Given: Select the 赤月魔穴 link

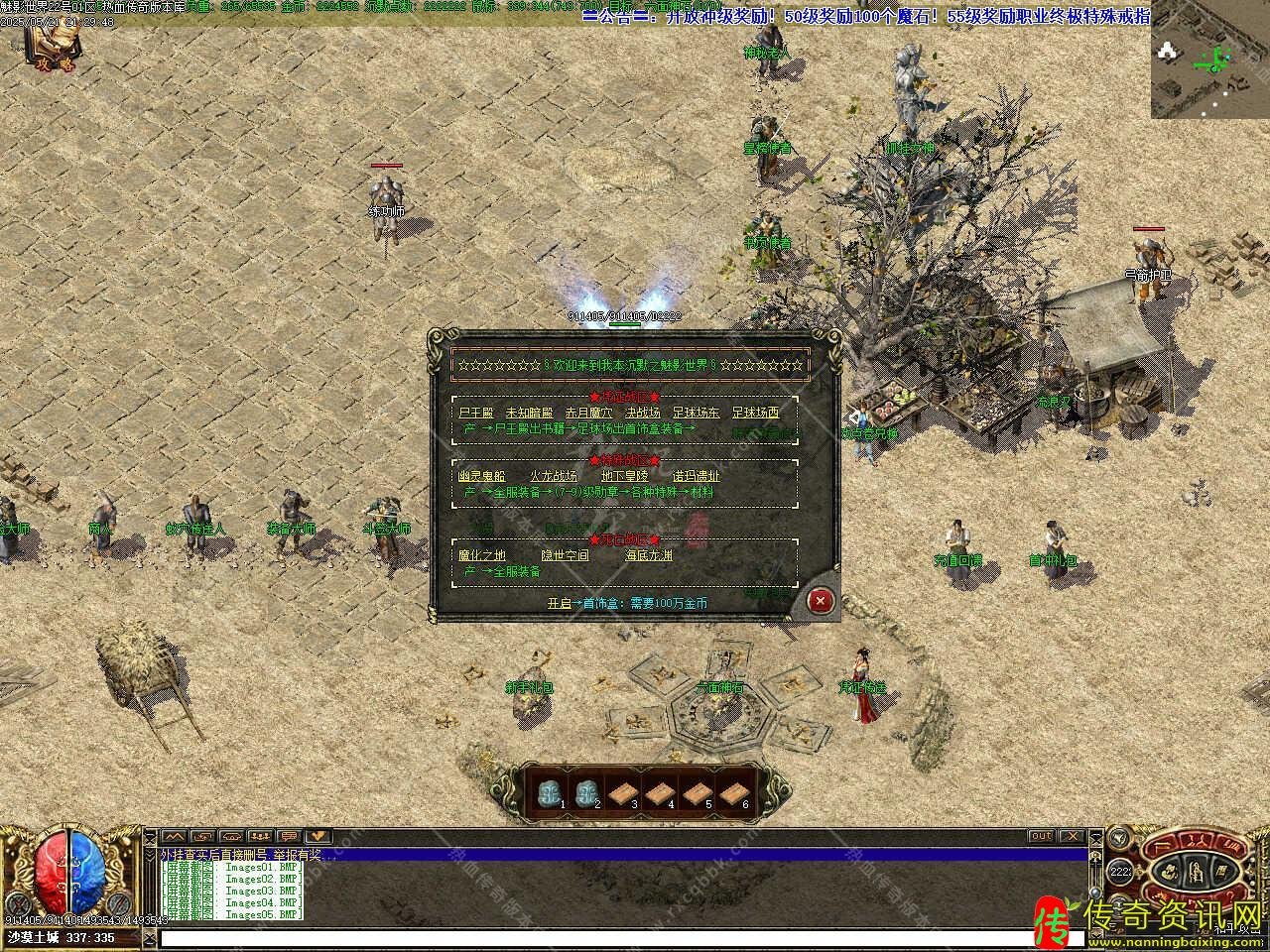Looking at the screenshot, I should (x=589, y=413).
